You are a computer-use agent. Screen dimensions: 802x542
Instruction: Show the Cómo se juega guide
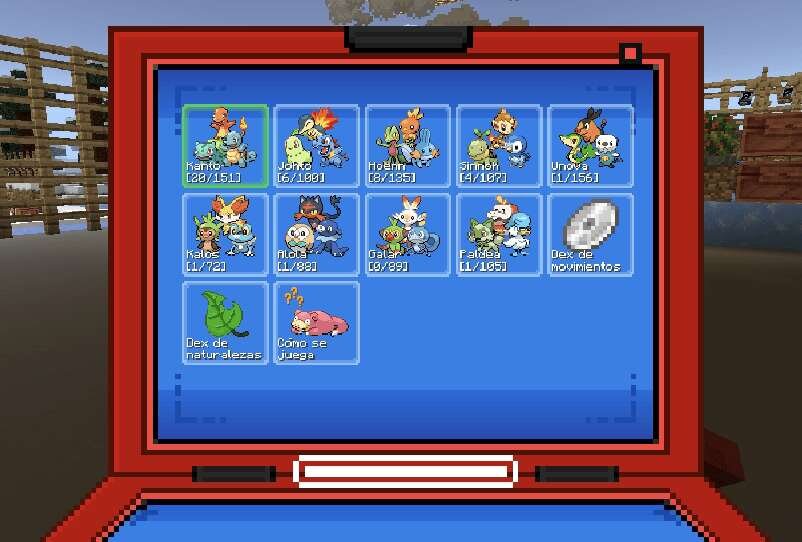tap(316, 322)
